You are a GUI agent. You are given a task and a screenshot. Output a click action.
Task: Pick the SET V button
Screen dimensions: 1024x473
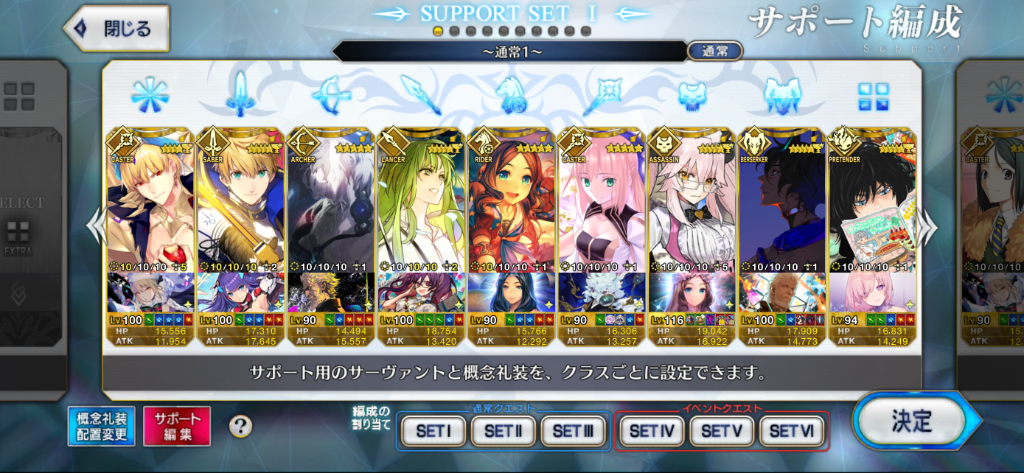[x=723, y=431]
